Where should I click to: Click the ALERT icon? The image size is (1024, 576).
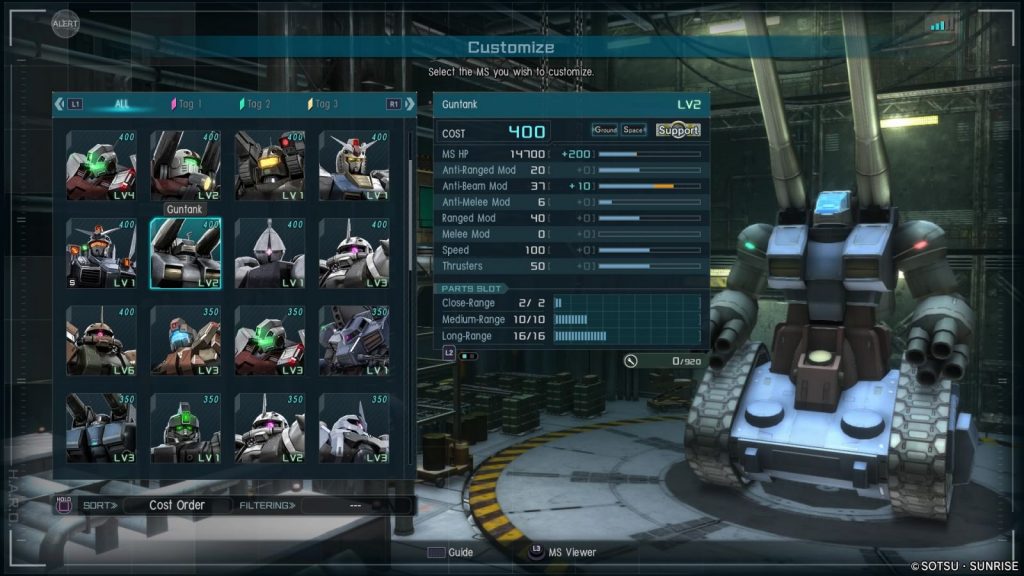tap(65, 24)
